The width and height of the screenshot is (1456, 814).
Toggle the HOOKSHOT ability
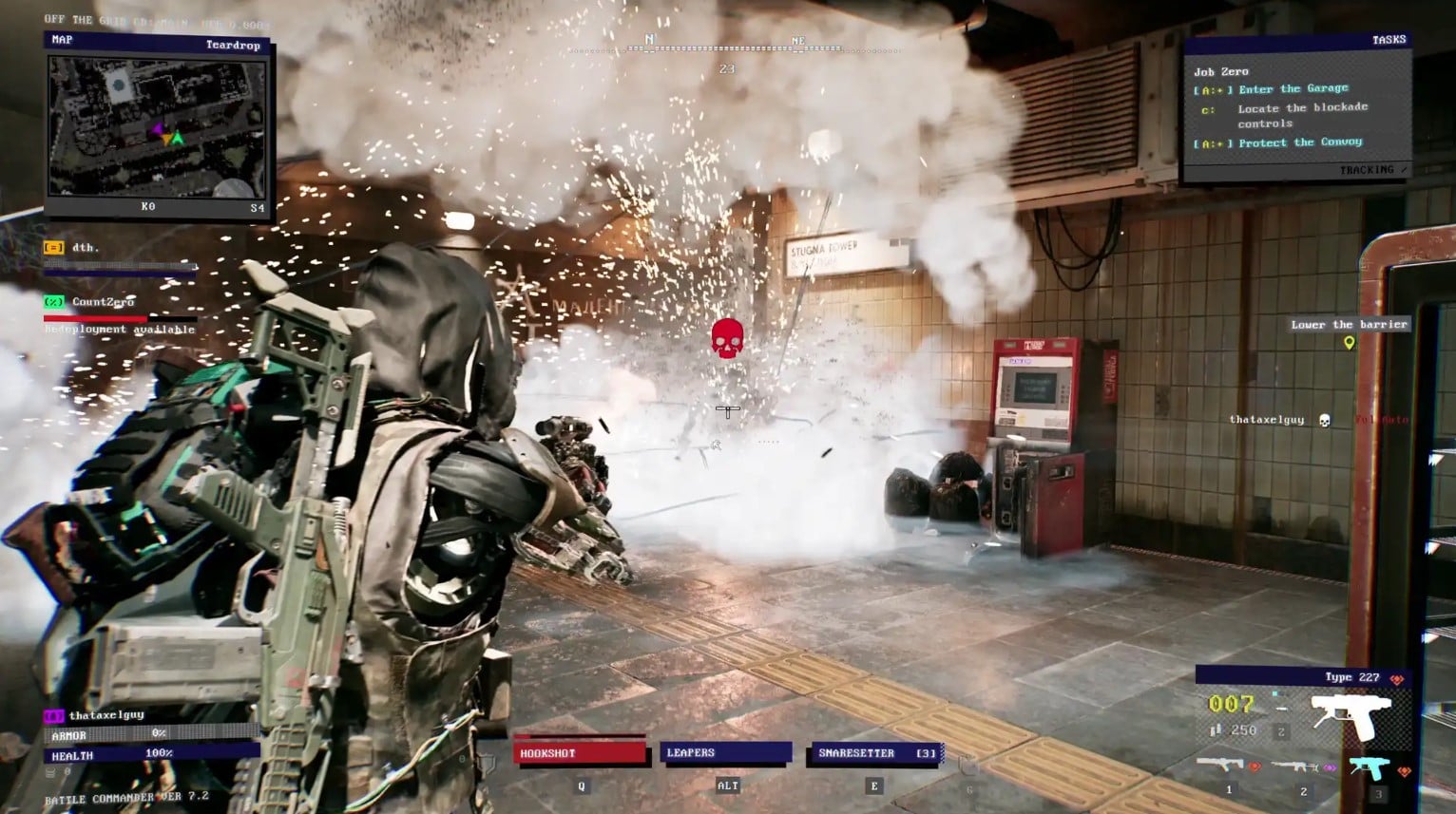click(x=578, y=751)
